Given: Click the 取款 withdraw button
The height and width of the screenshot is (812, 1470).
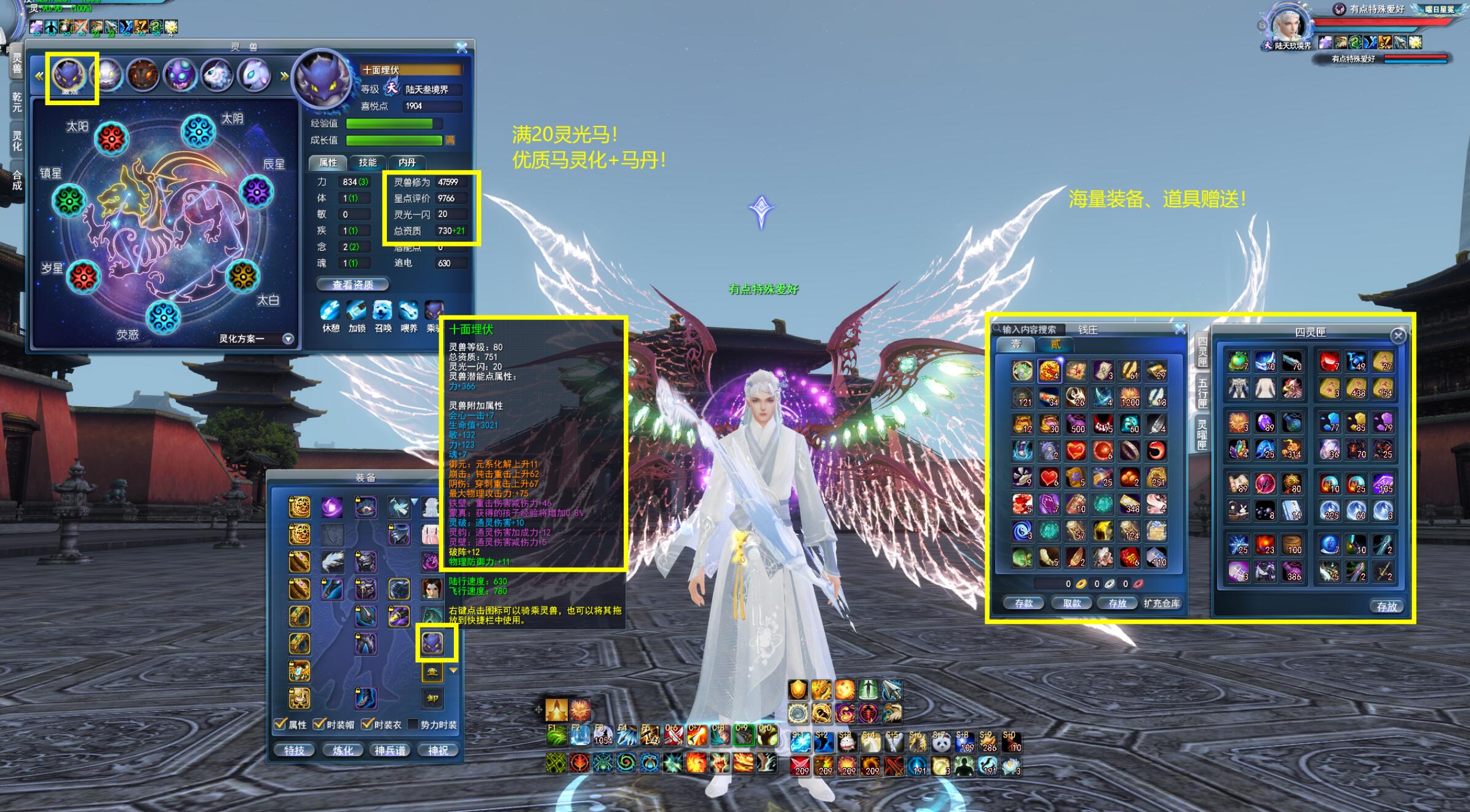Looking at the screenshot, I should (x=1072, y=603).
